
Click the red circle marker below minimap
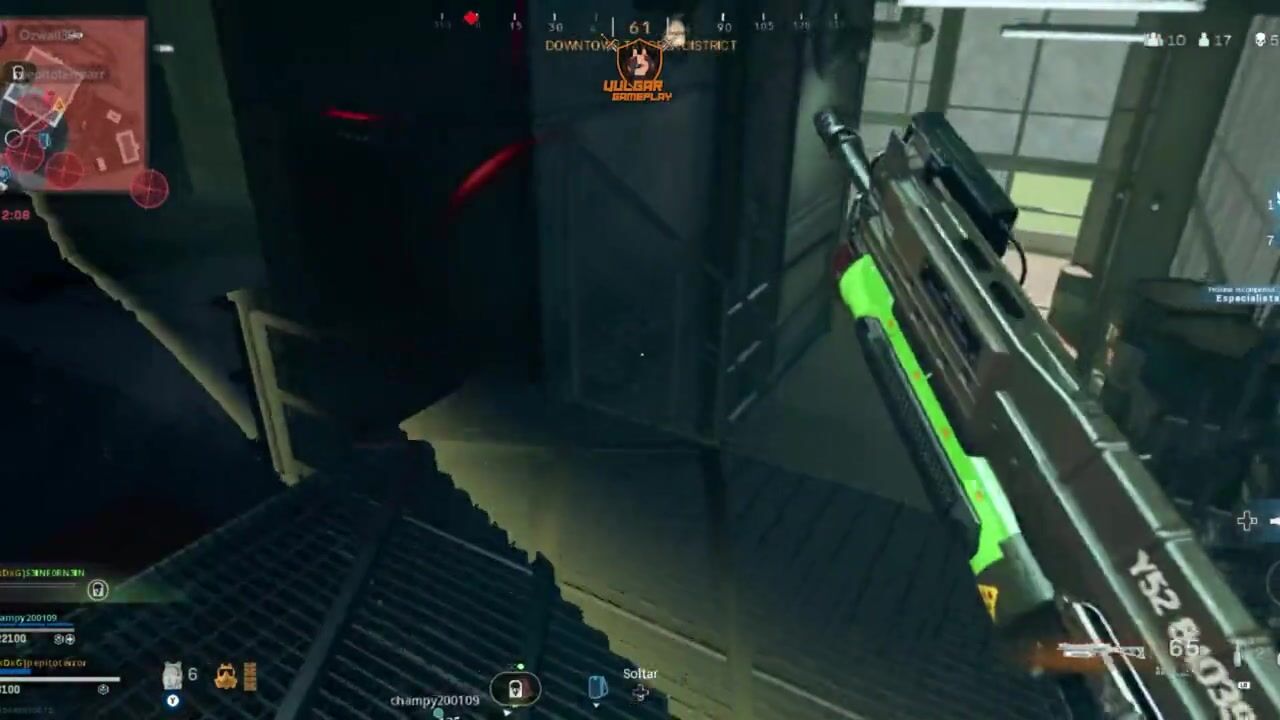(149, 188)
